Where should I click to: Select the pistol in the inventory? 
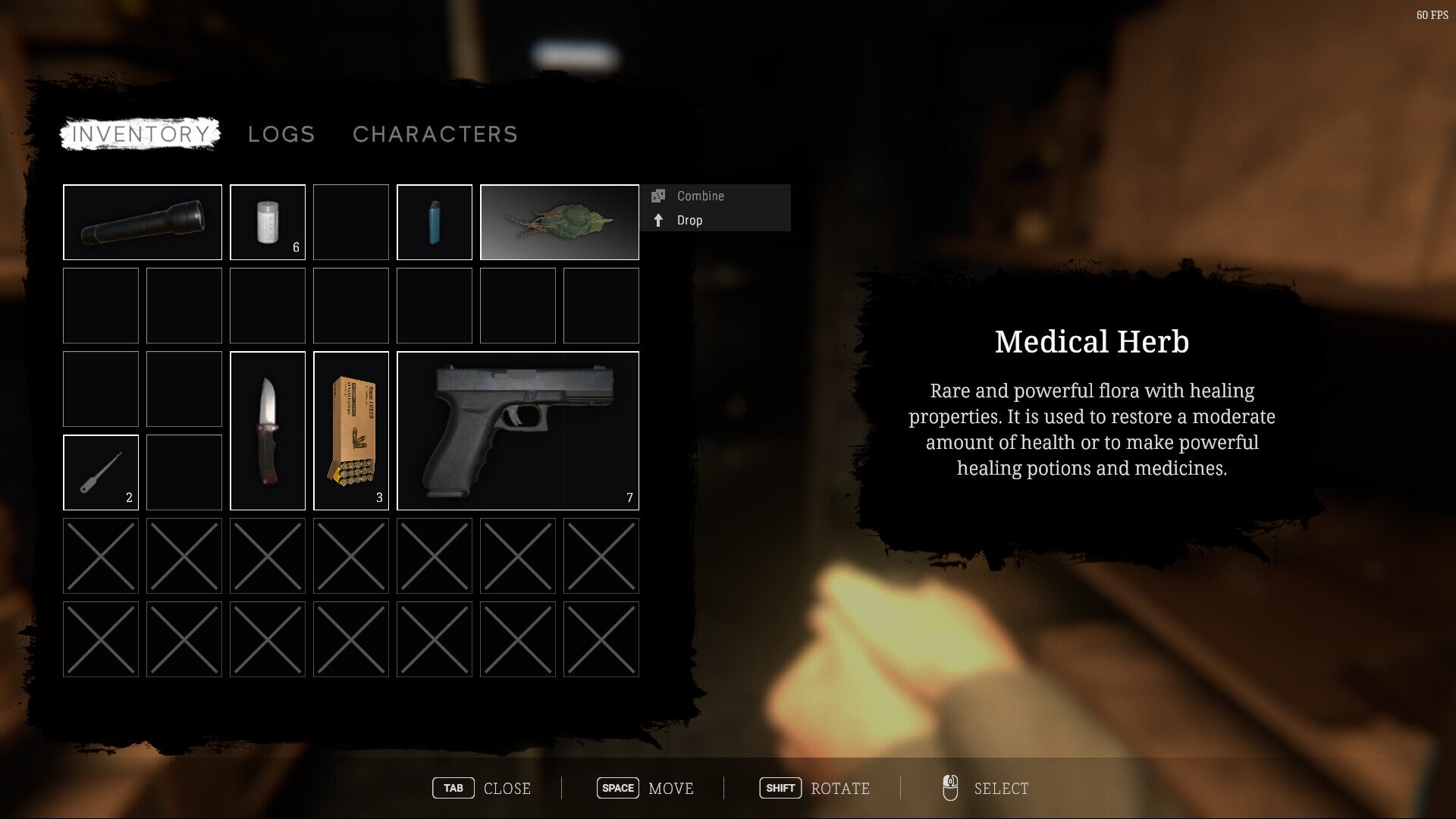click(x=518, y=431)
